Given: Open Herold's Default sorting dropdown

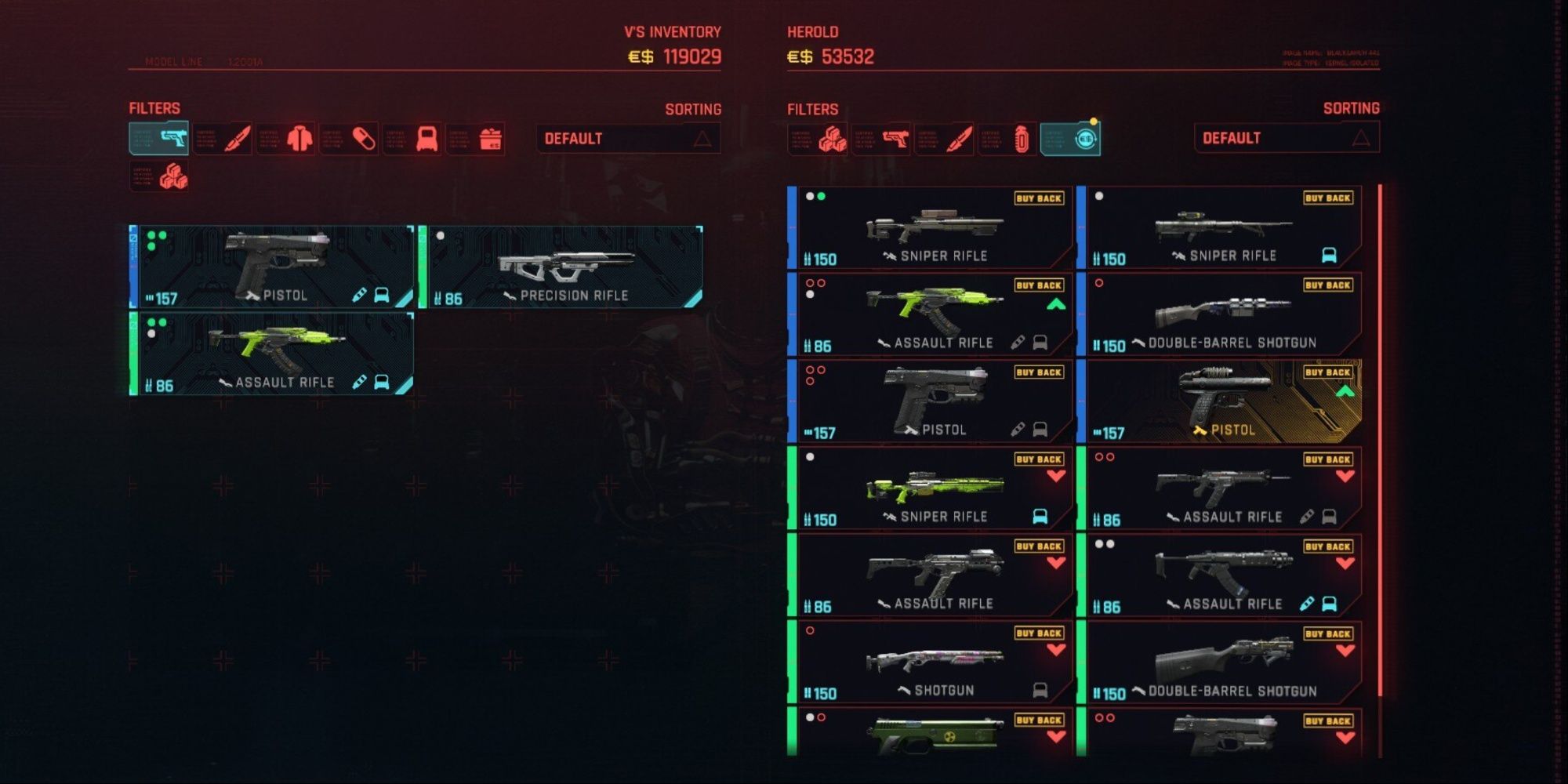Looking at the screenshot, I should click(1286, 139).
